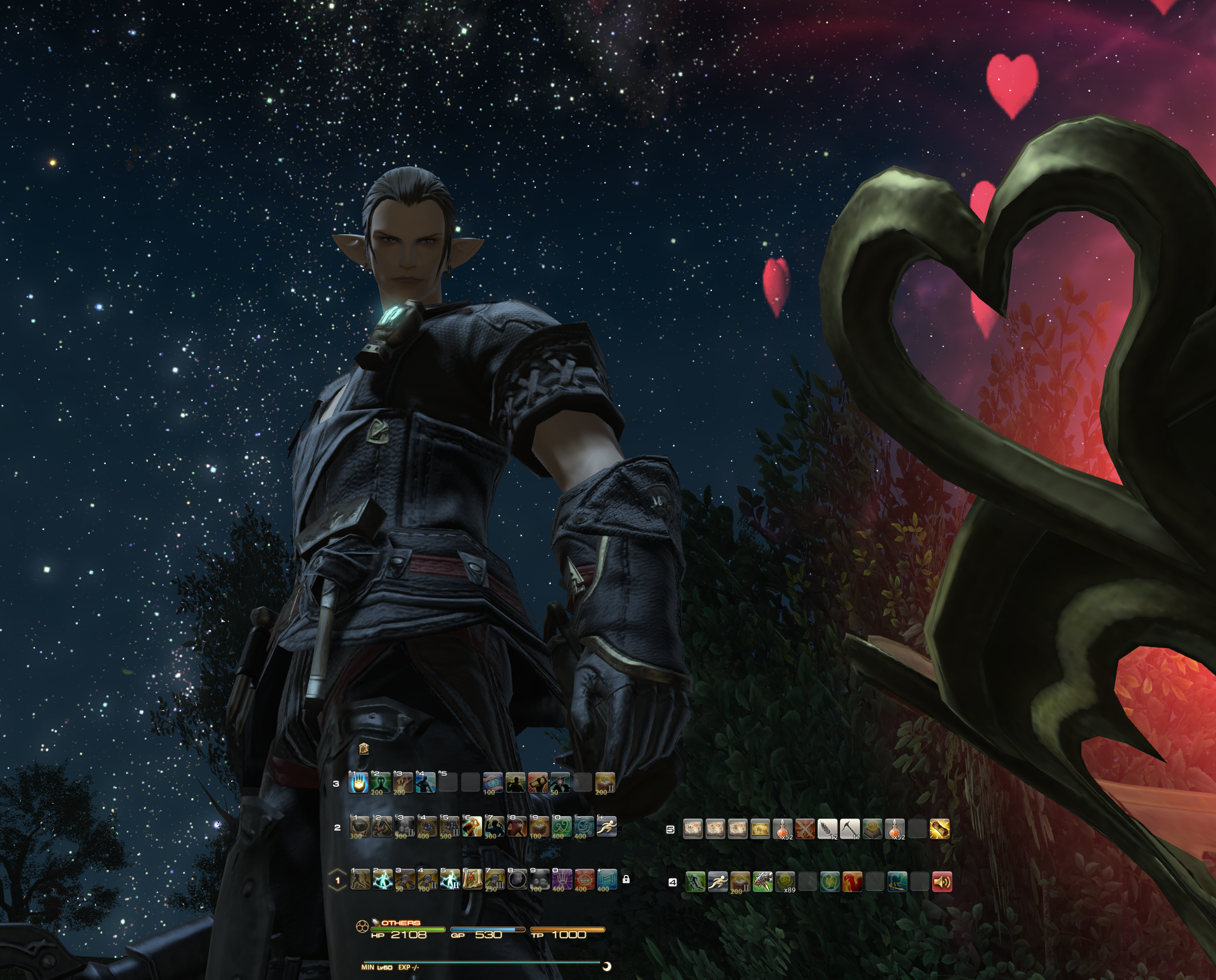This screenshot has width=1216, height=980.
Task: Use the golden glowing scroll icon
Action: coord(939,829)
